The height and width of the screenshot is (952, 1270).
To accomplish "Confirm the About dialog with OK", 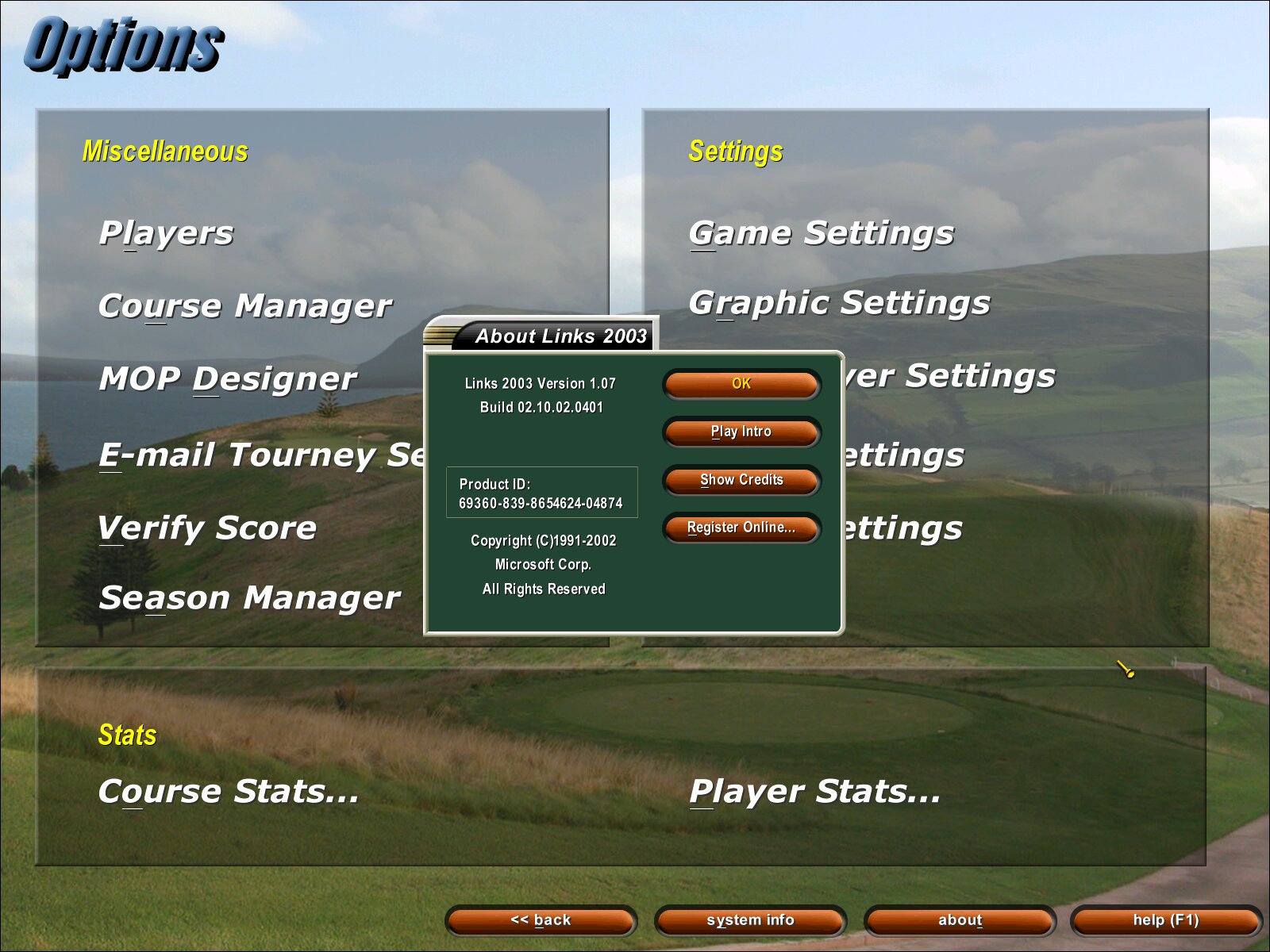I will [741, 384].
